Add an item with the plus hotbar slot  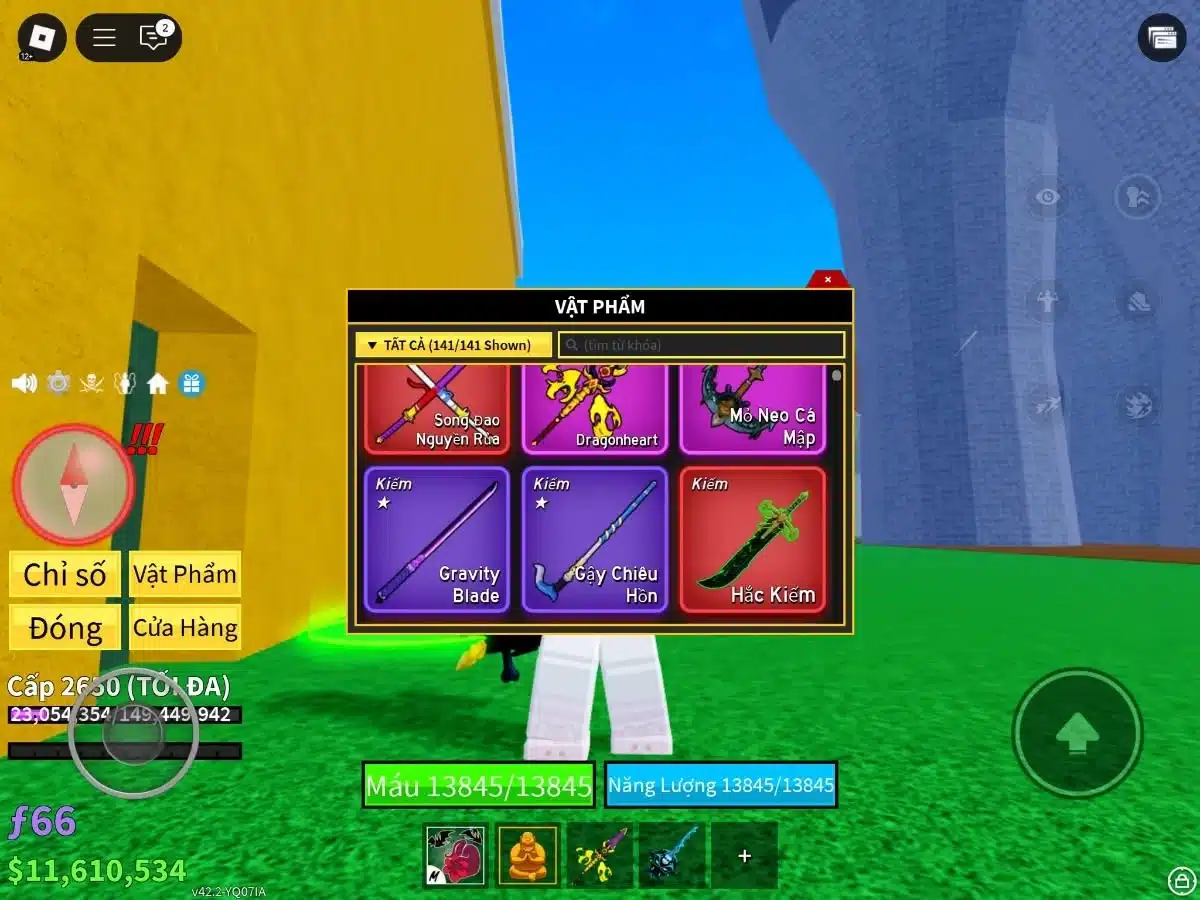pos(744,856)
